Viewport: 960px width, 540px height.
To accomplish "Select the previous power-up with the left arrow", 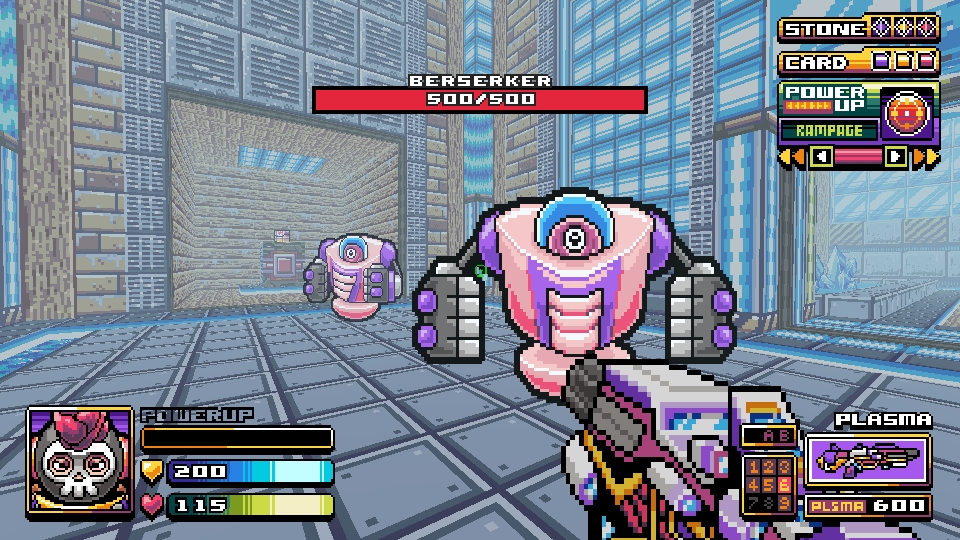I will click(821, 156).
